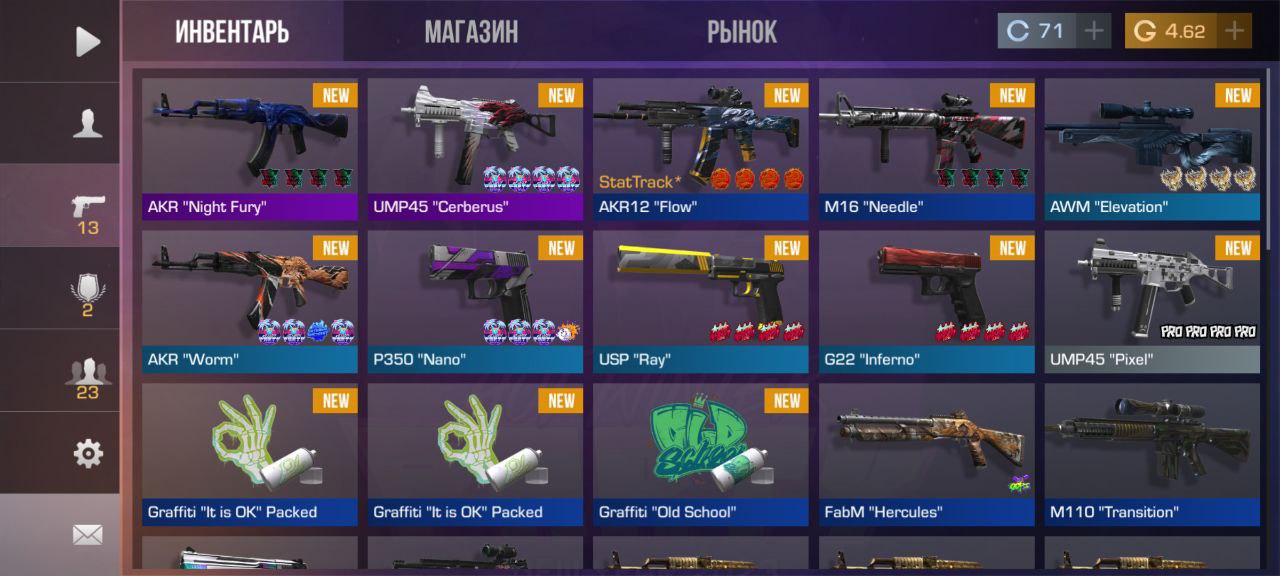
Task: Open the mail envelope icon
Action: (x=88, y=535)
